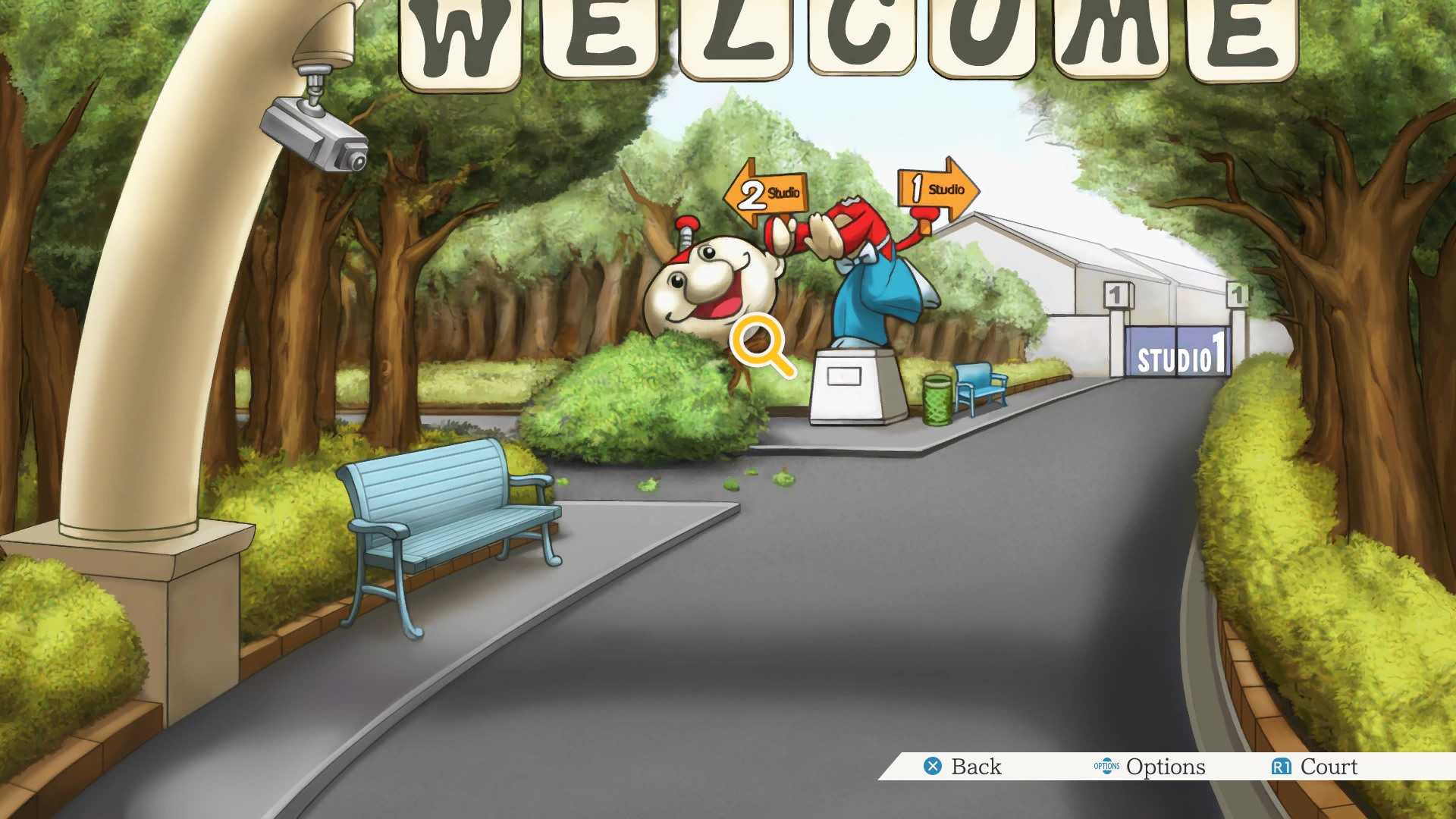Click the OPTIONS button icon
1456x819 pixels.
[1107, 767]
